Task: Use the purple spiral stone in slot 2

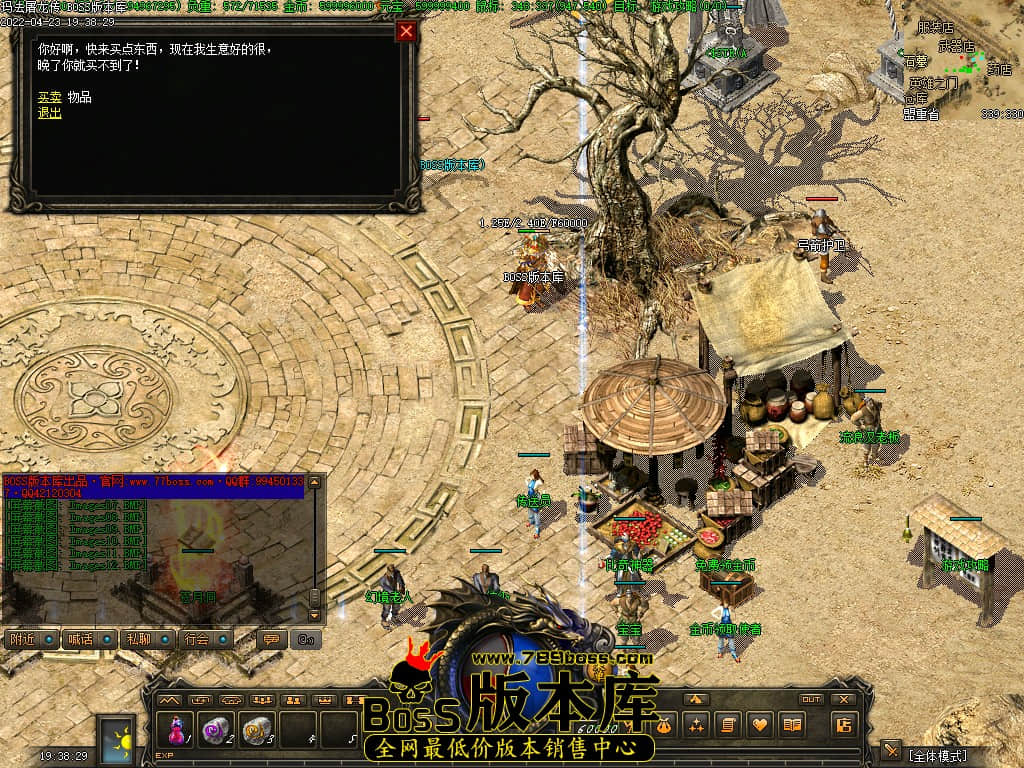Action: click(216, 729)
